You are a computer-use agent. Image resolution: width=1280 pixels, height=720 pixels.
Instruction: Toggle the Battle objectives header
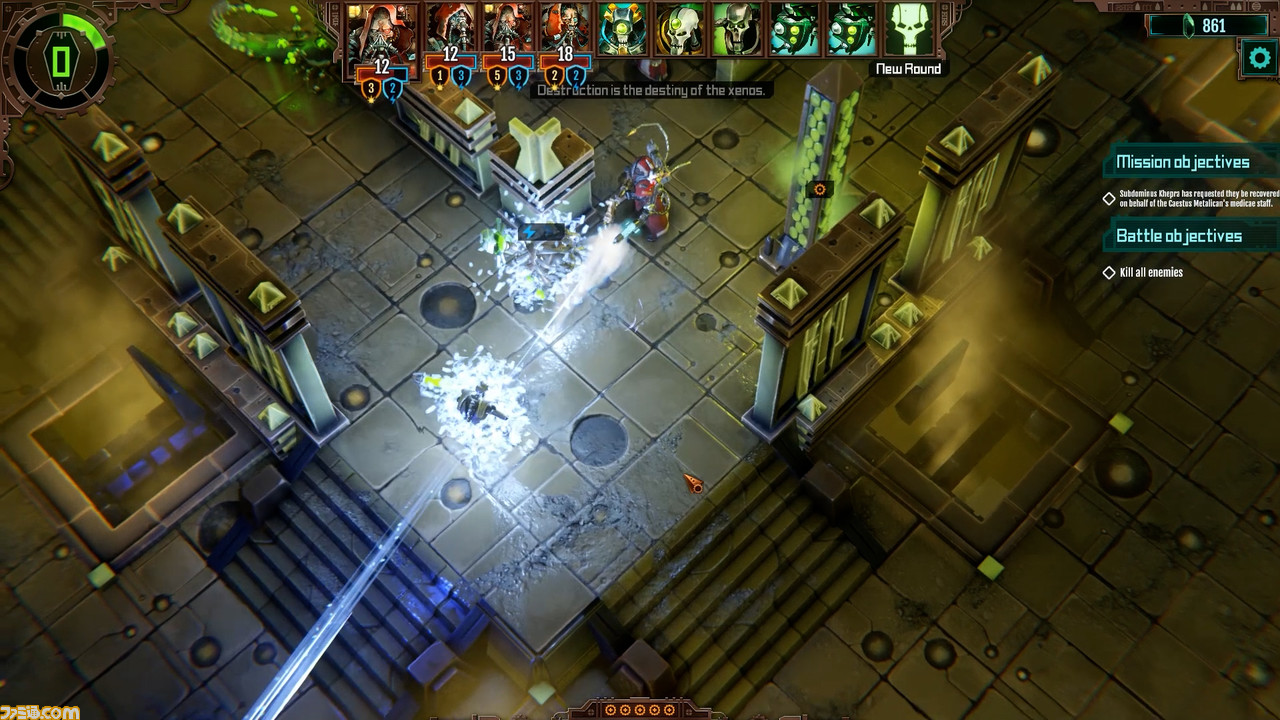(1178, 236)
